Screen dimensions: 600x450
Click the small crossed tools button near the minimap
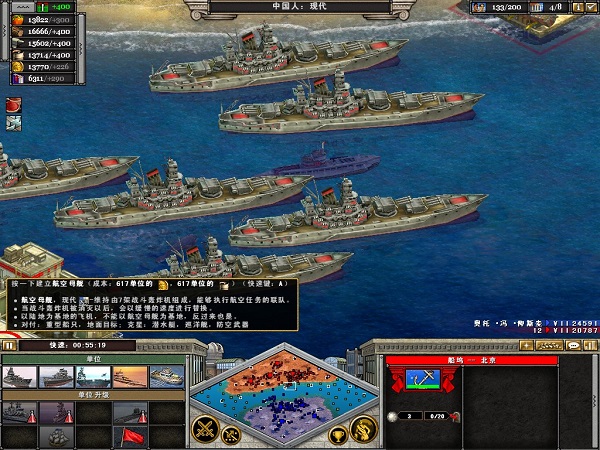tap(230, 435)
